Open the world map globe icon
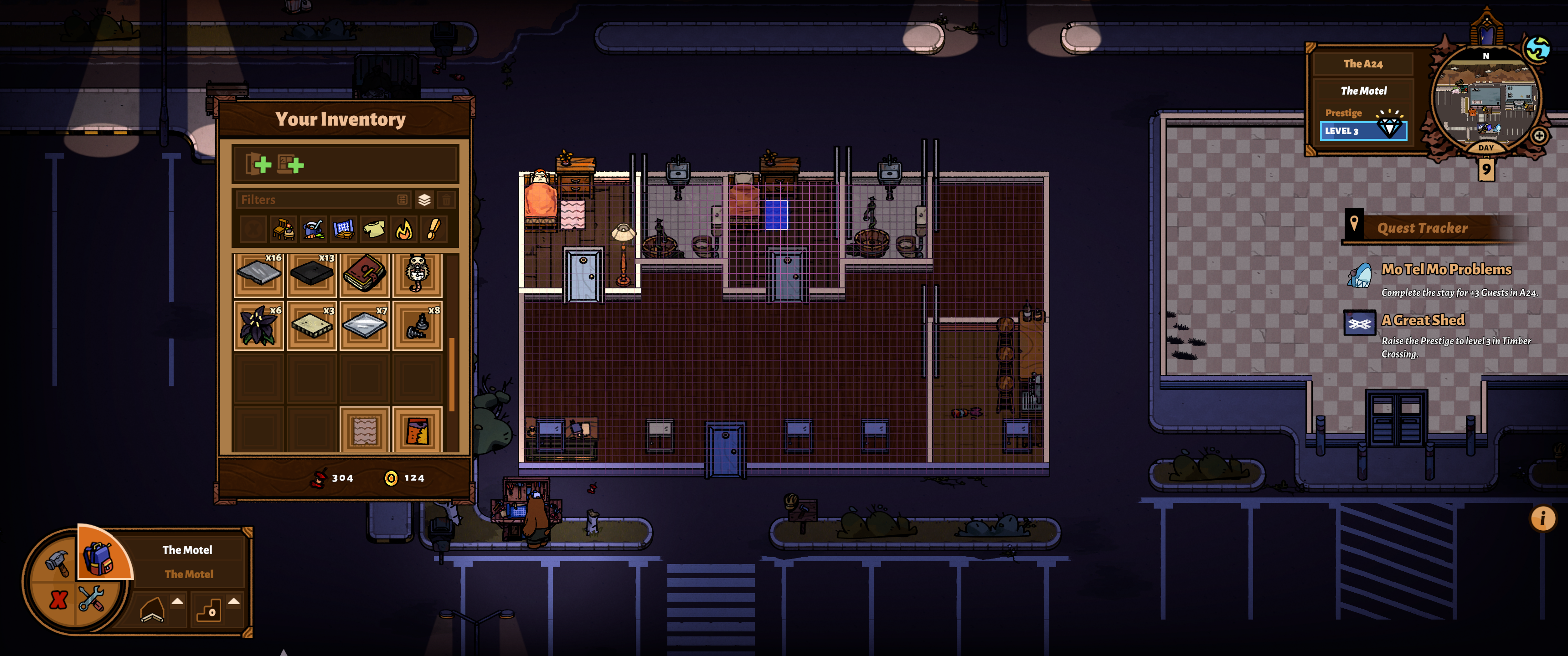Screen dimensions: 1568x656 (1537, 49)
